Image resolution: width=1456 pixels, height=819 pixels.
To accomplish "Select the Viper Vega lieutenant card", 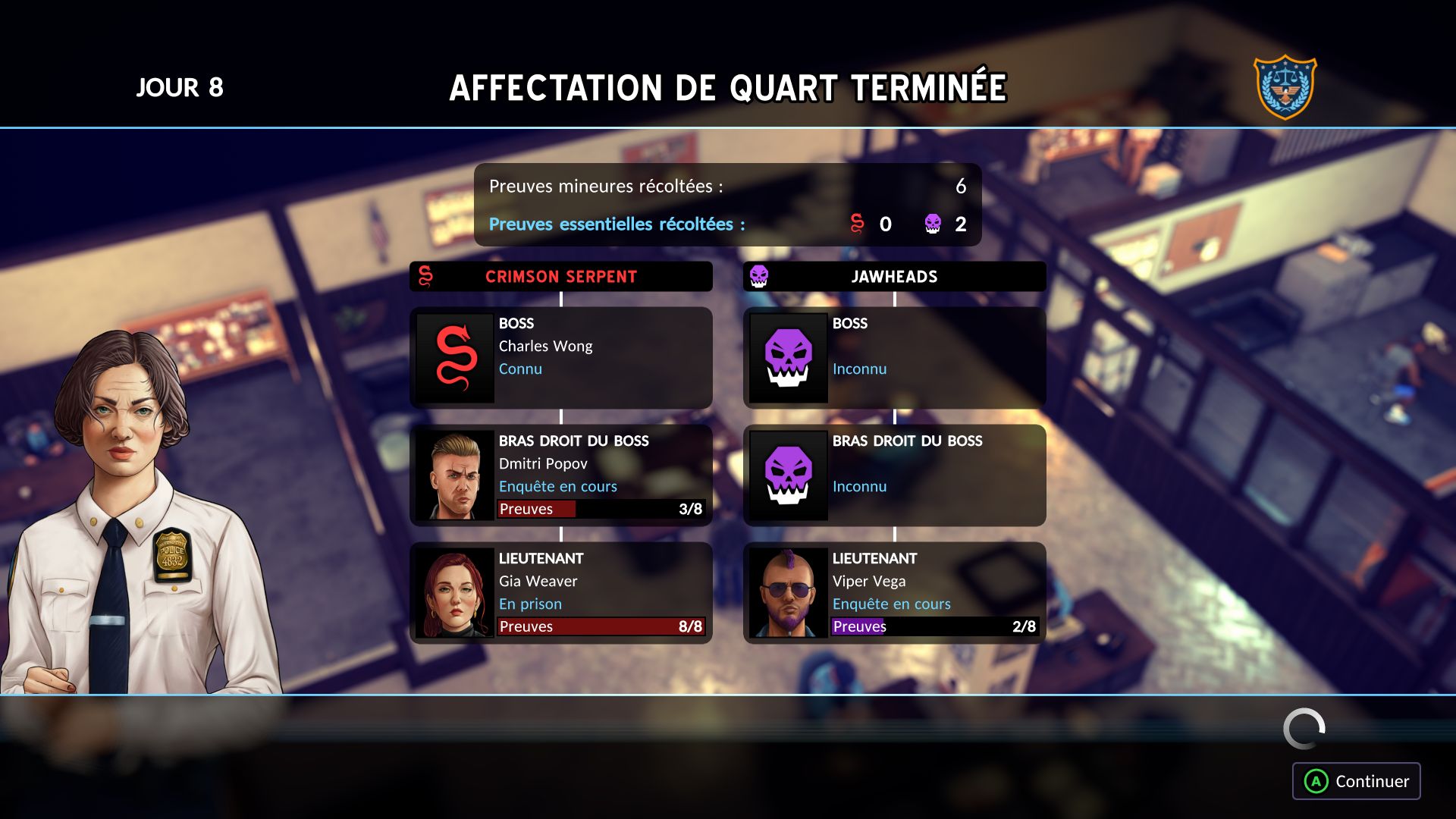I will pos(895,593).
